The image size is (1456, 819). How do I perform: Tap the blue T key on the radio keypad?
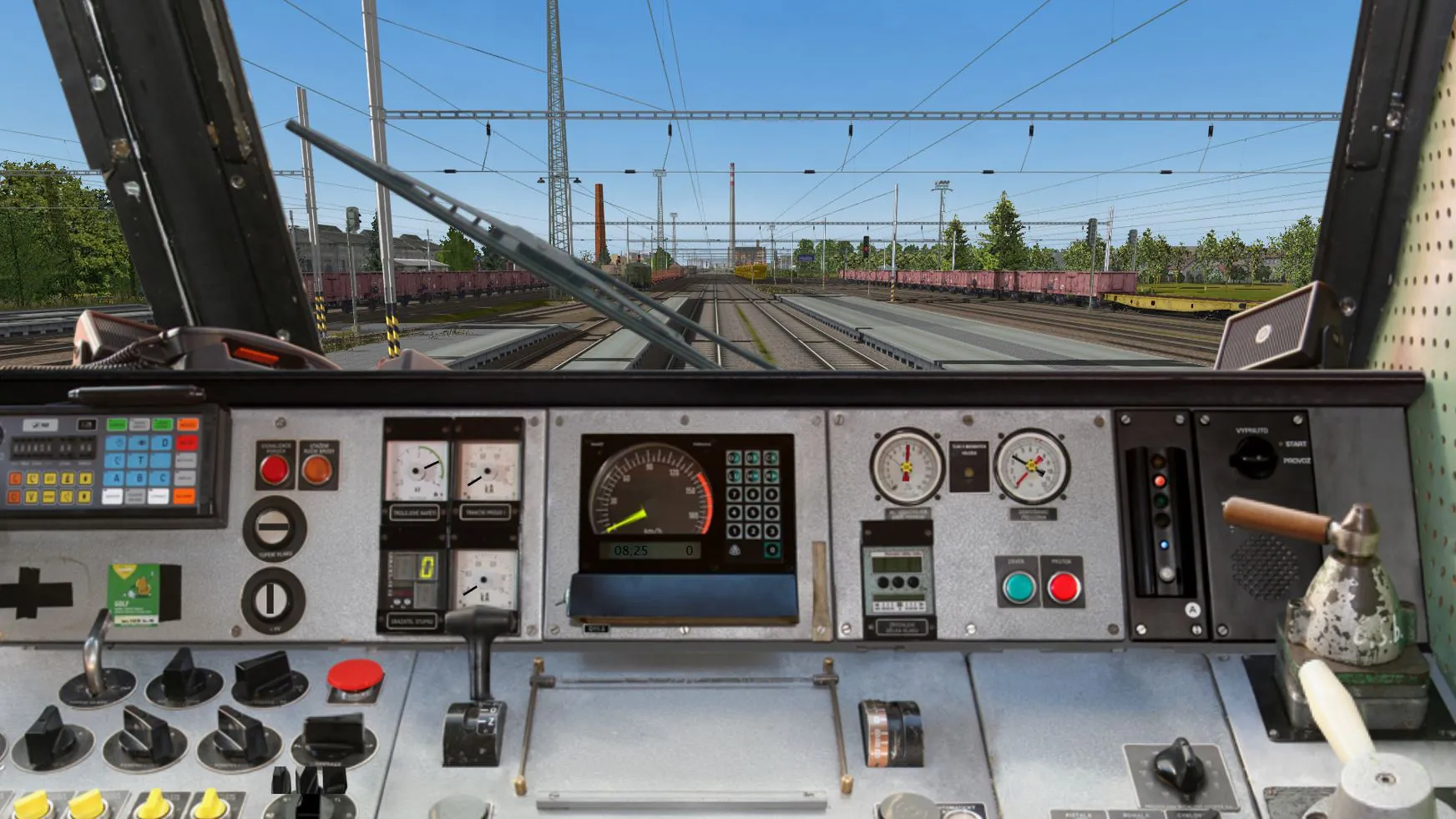click(x=139, y=460)
